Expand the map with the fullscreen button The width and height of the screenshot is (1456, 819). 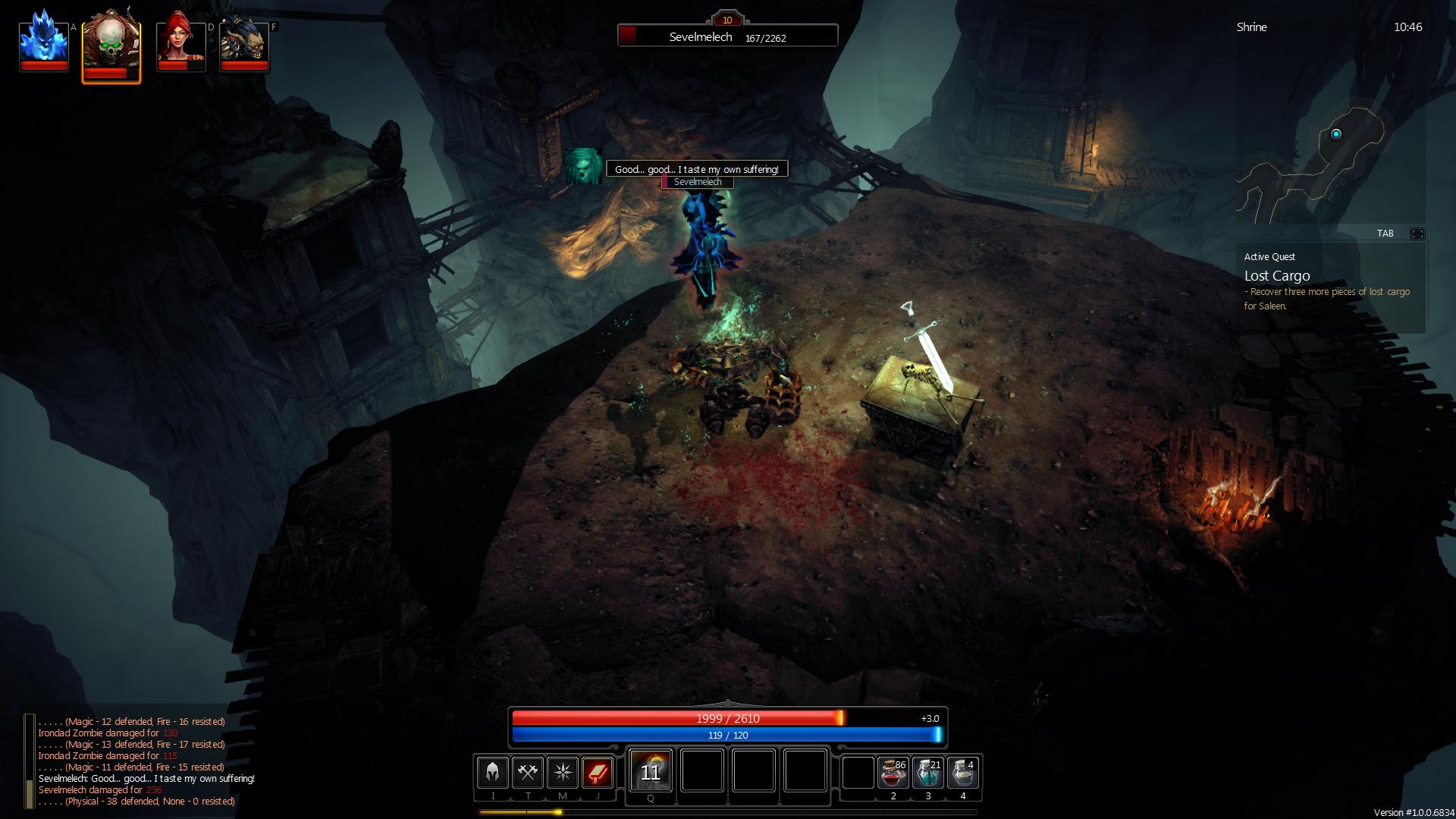tap(1417, 234)
